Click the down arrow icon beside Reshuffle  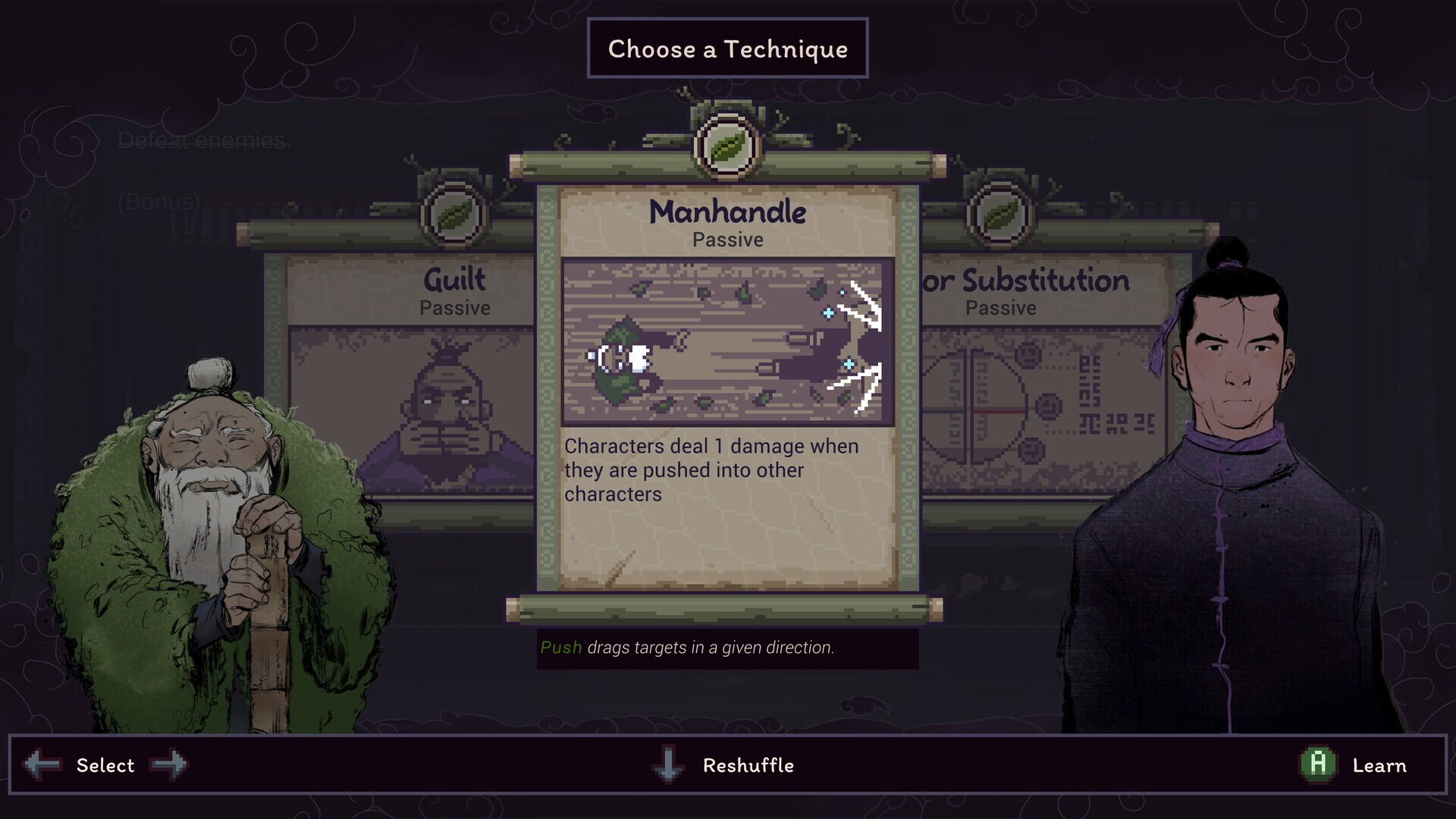point(667,765)
